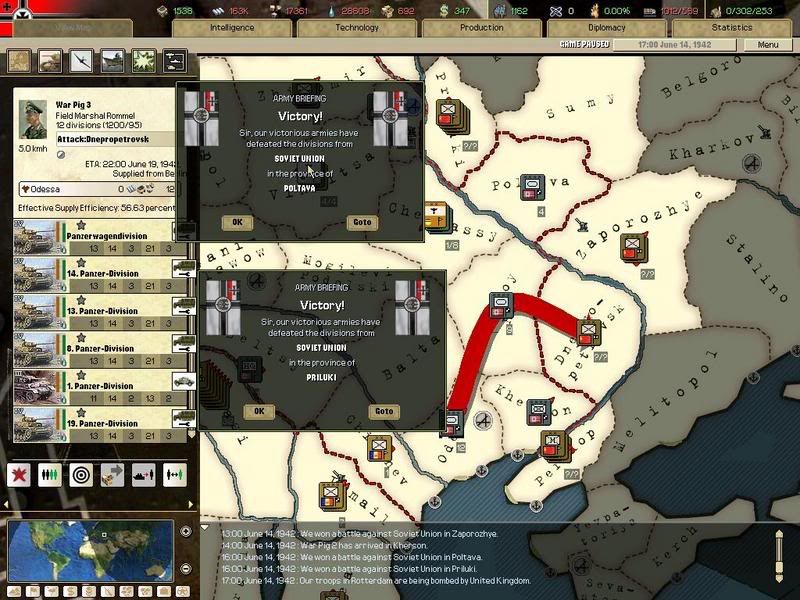Show the Statistics tab
The width and height of the screenshot is (800, 600).
click(x=731, y=28)
